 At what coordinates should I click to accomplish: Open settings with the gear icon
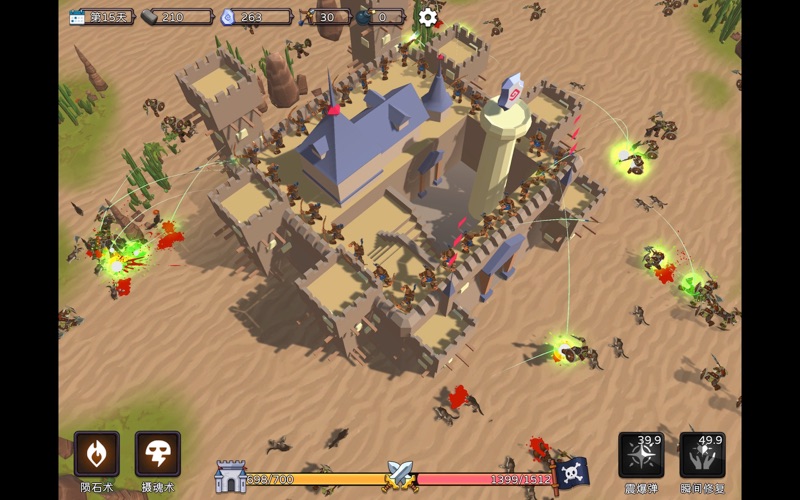click(428, 17)
